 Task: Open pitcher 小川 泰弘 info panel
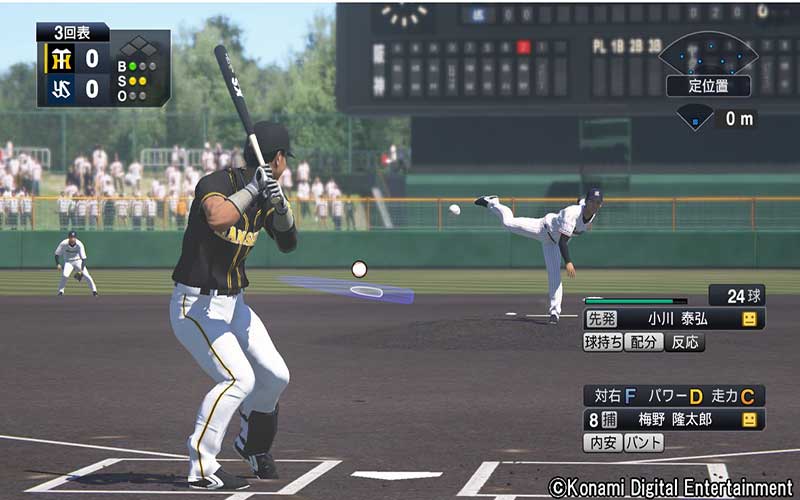674,319
